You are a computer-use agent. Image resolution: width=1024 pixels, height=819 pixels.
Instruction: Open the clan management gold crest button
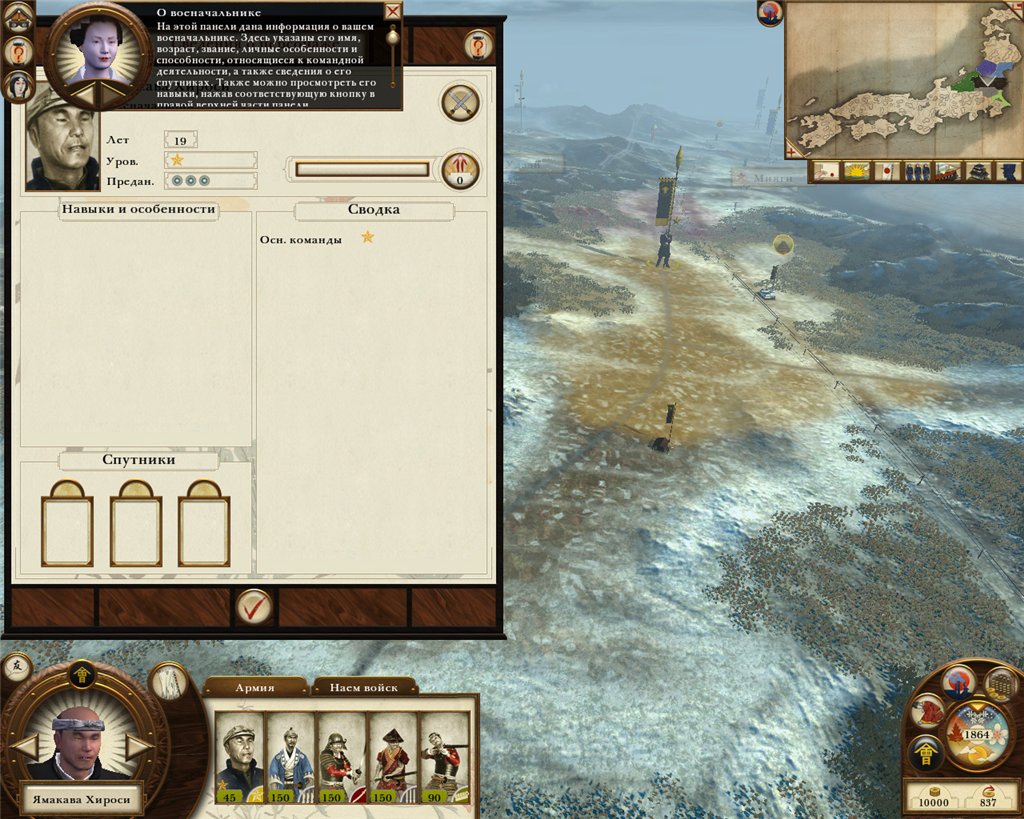point(925,752)
